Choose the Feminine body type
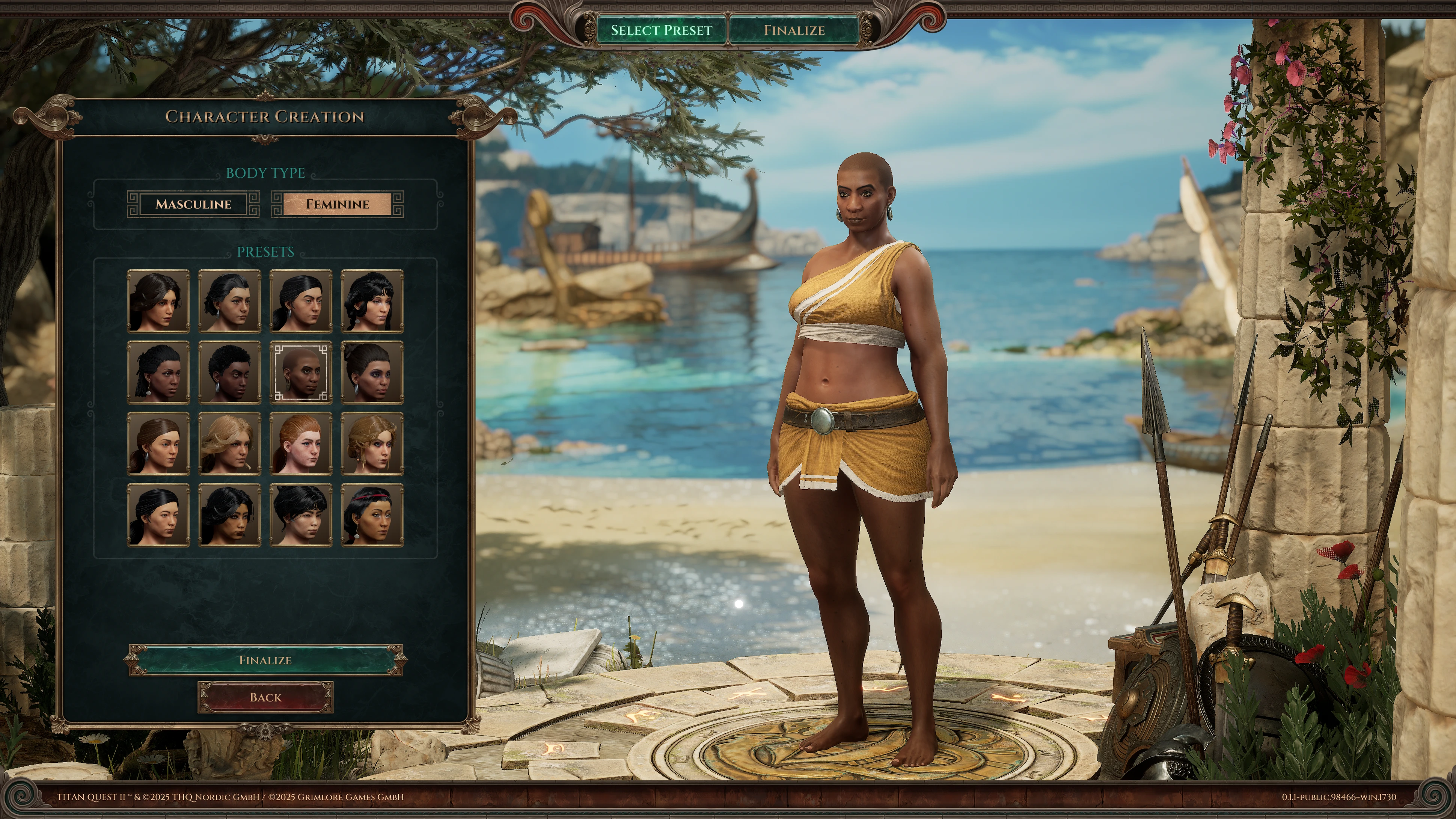The height and width of the screenshot is (819, 1456). (x=338, y=204)
